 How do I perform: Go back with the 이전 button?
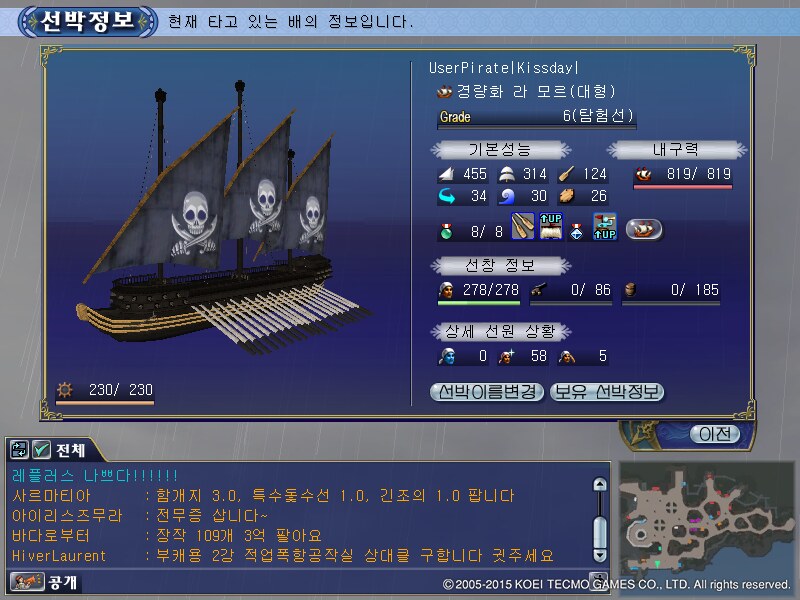714,434
